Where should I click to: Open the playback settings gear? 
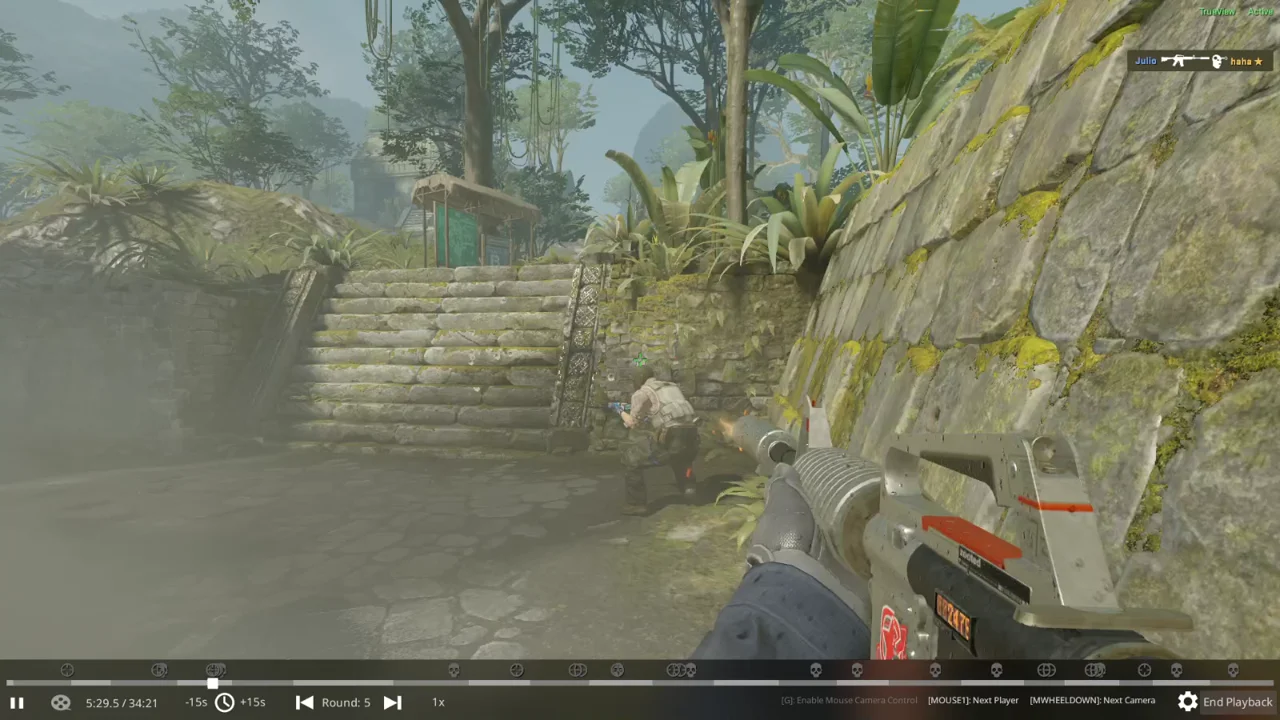(1188, 702)
